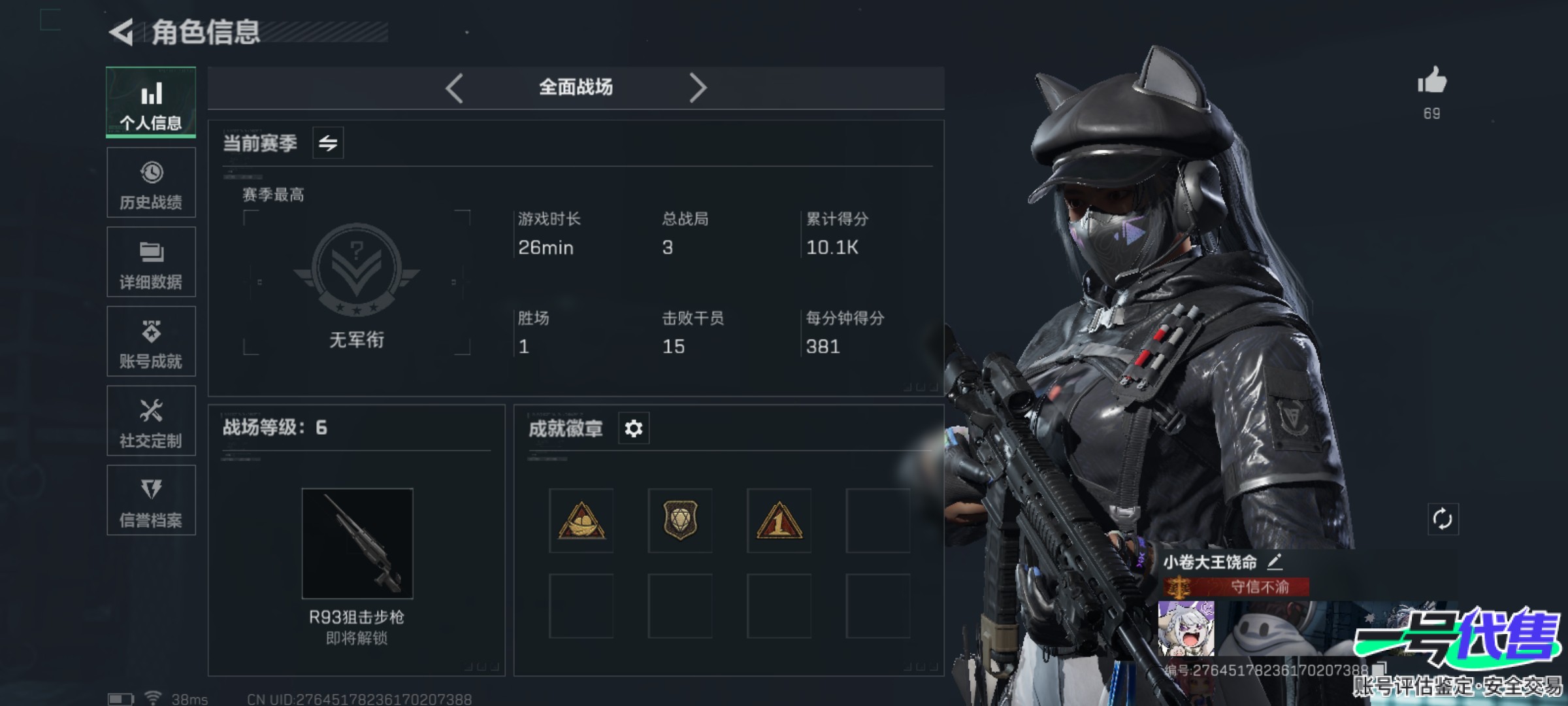
Task: Open the 历史战绩 tab
Action: pyautogui.click(x=151, y=182)
